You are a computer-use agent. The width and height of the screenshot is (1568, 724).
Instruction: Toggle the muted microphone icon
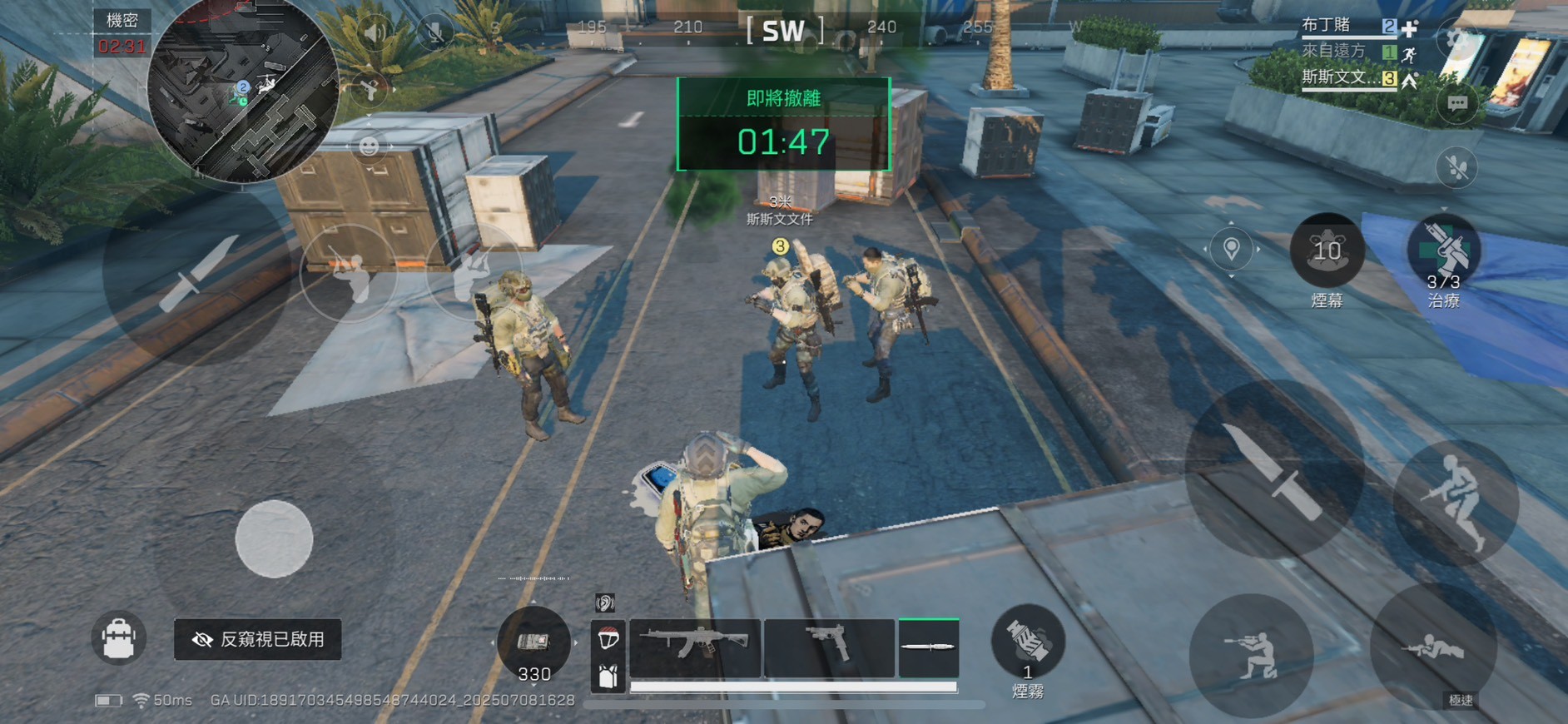[434, 32]
